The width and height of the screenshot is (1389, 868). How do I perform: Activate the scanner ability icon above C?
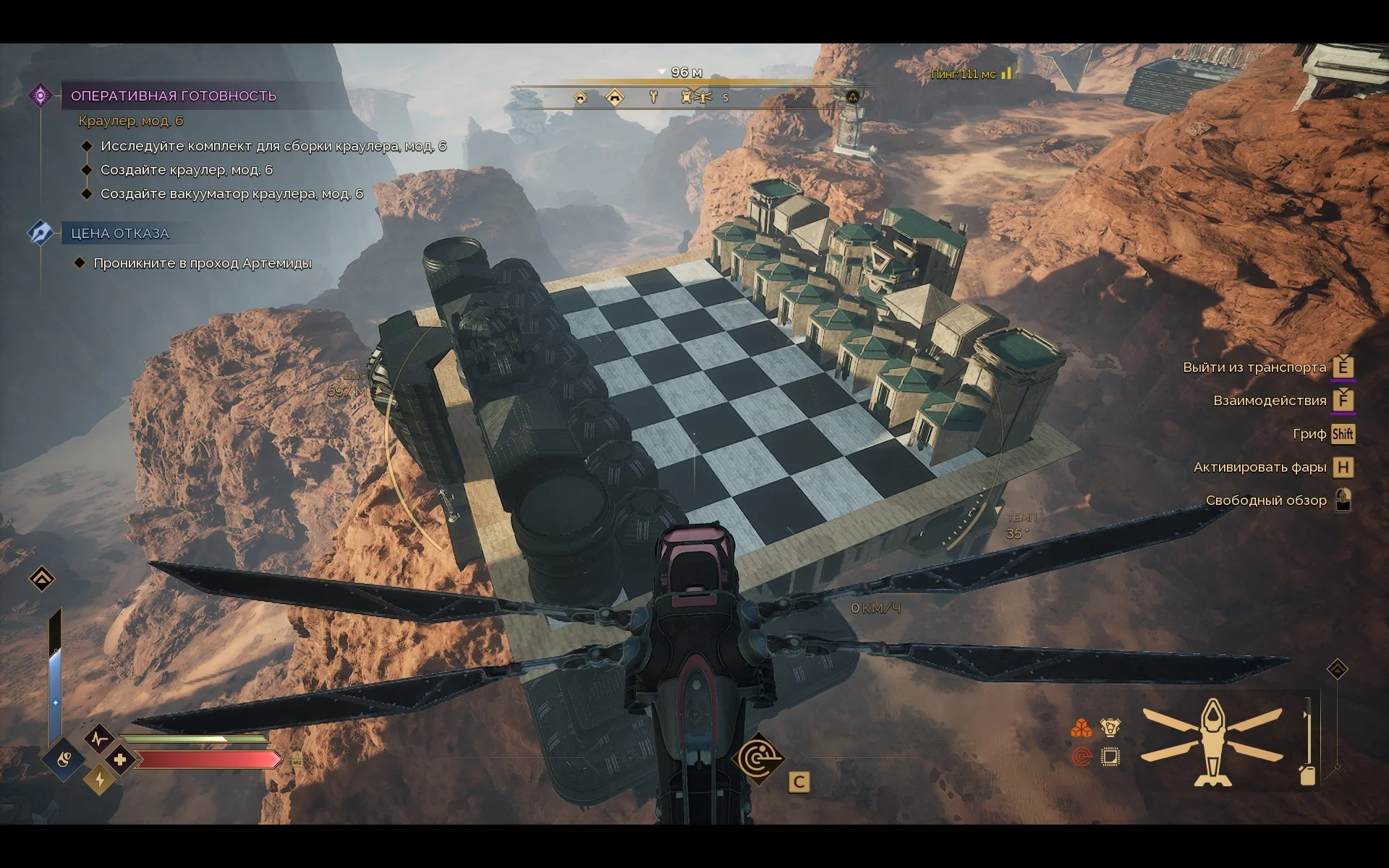(757, 758)
